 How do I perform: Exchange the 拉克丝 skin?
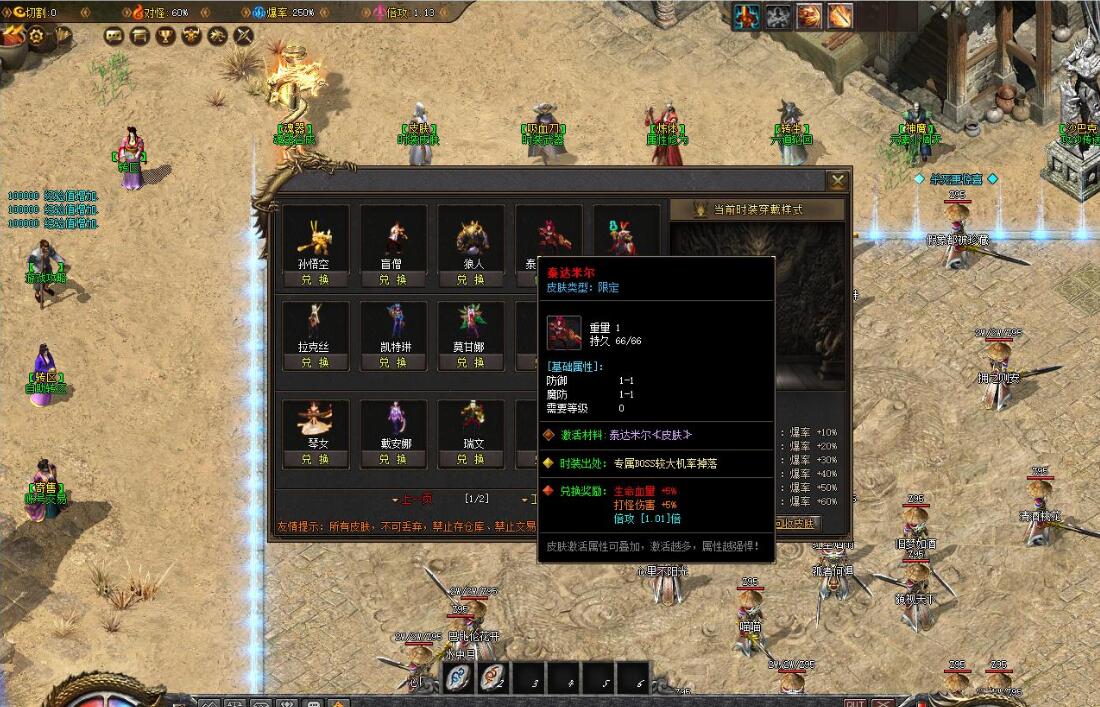pos(315,362)
